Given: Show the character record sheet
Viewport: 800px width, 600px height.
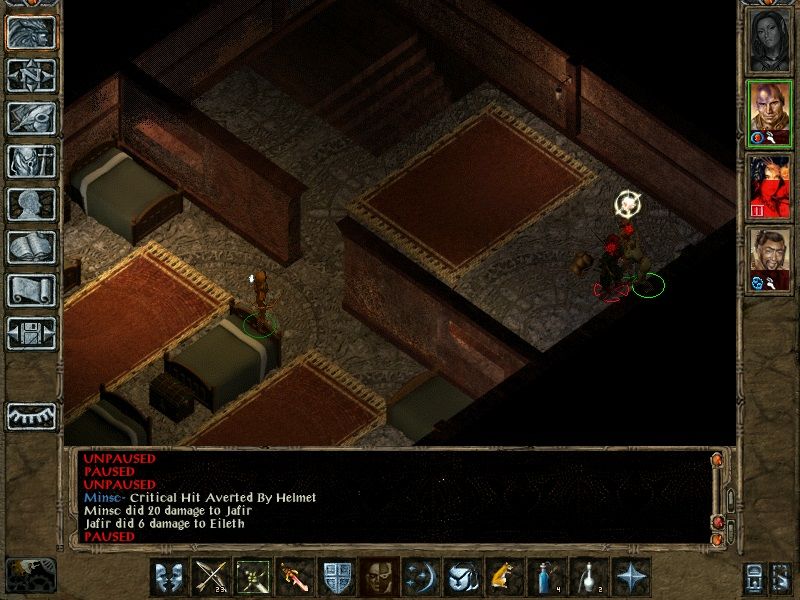Looking at the screenshot, I should [32, 204].
